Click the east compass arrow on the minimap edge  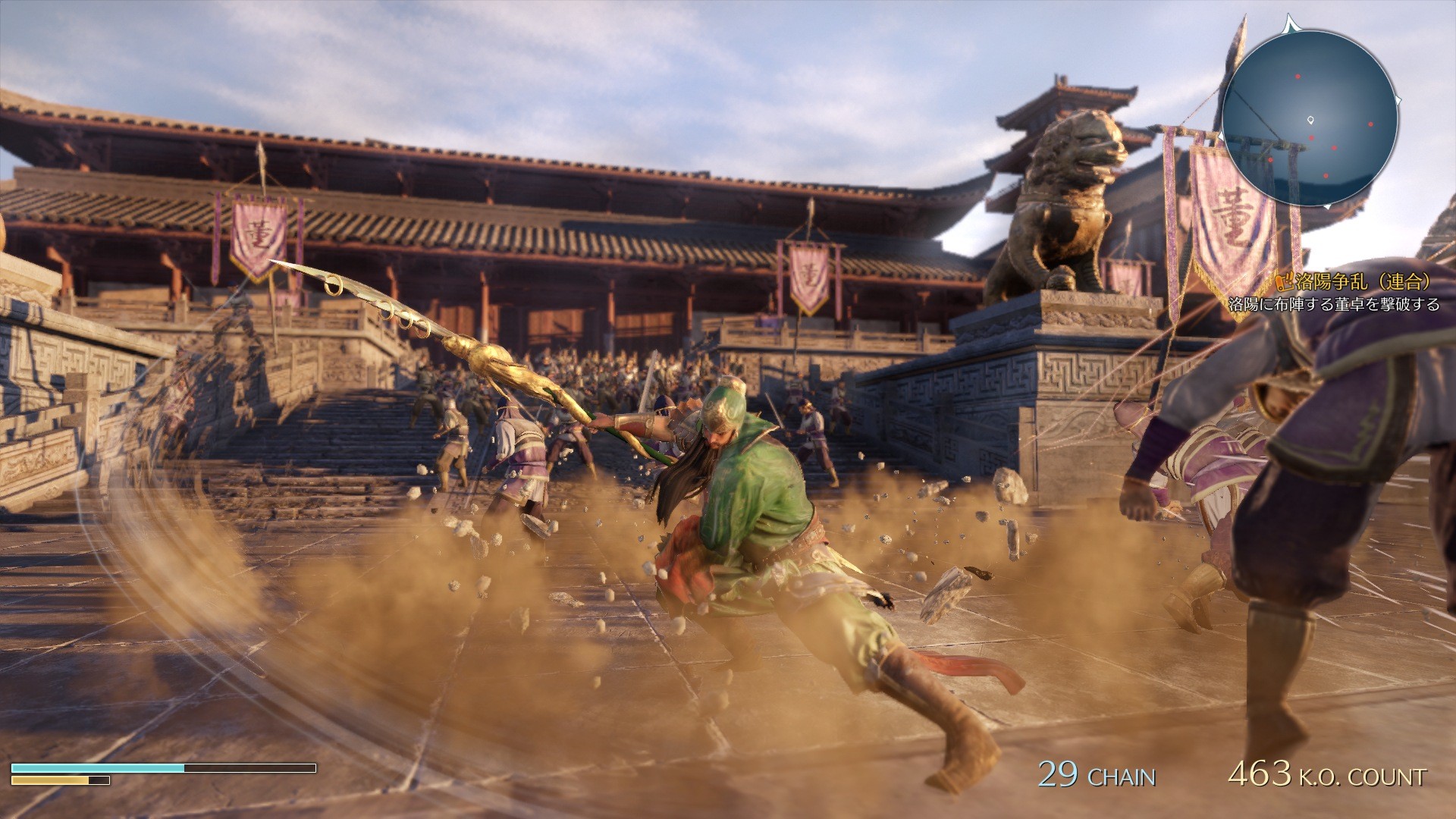tap(1398, 99)
